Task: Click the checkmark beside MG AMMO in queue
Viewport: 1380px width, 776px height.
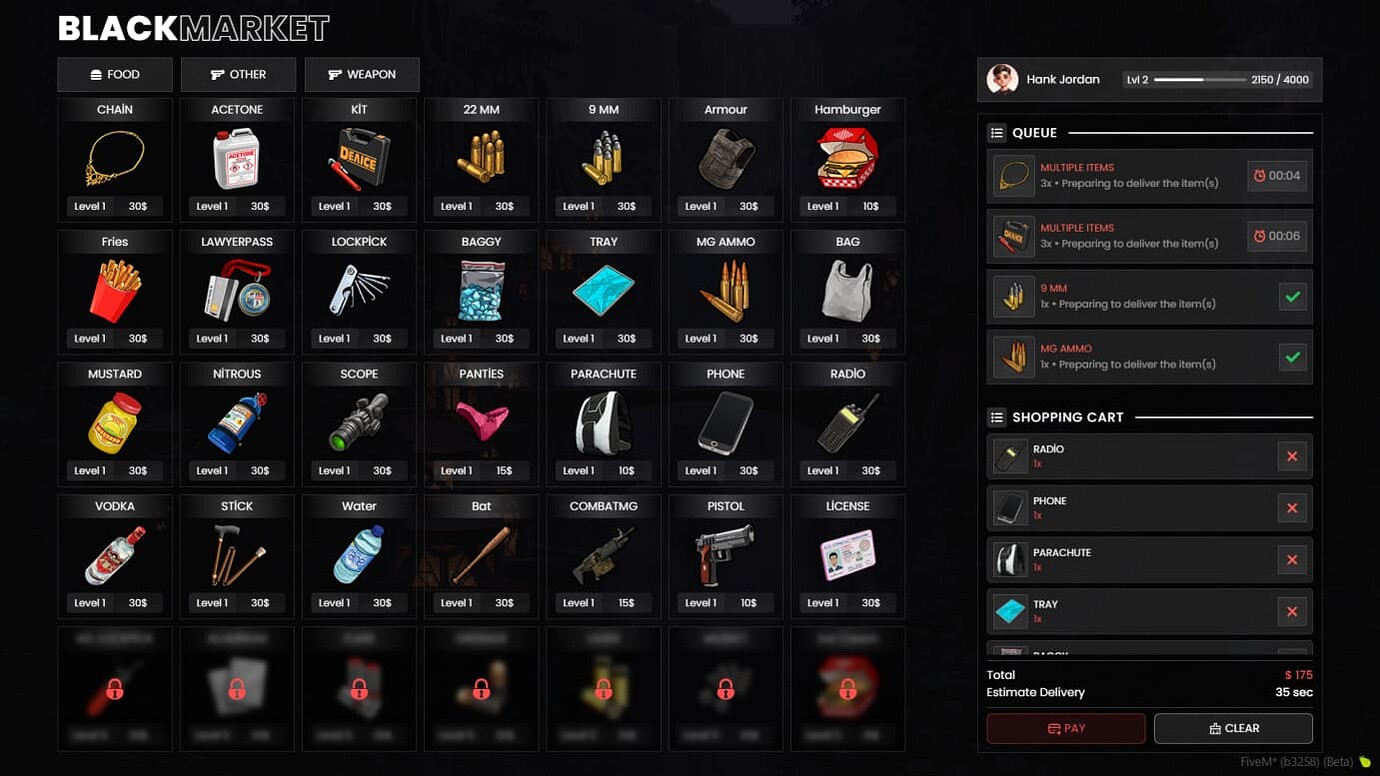Action: [1292, 357]
